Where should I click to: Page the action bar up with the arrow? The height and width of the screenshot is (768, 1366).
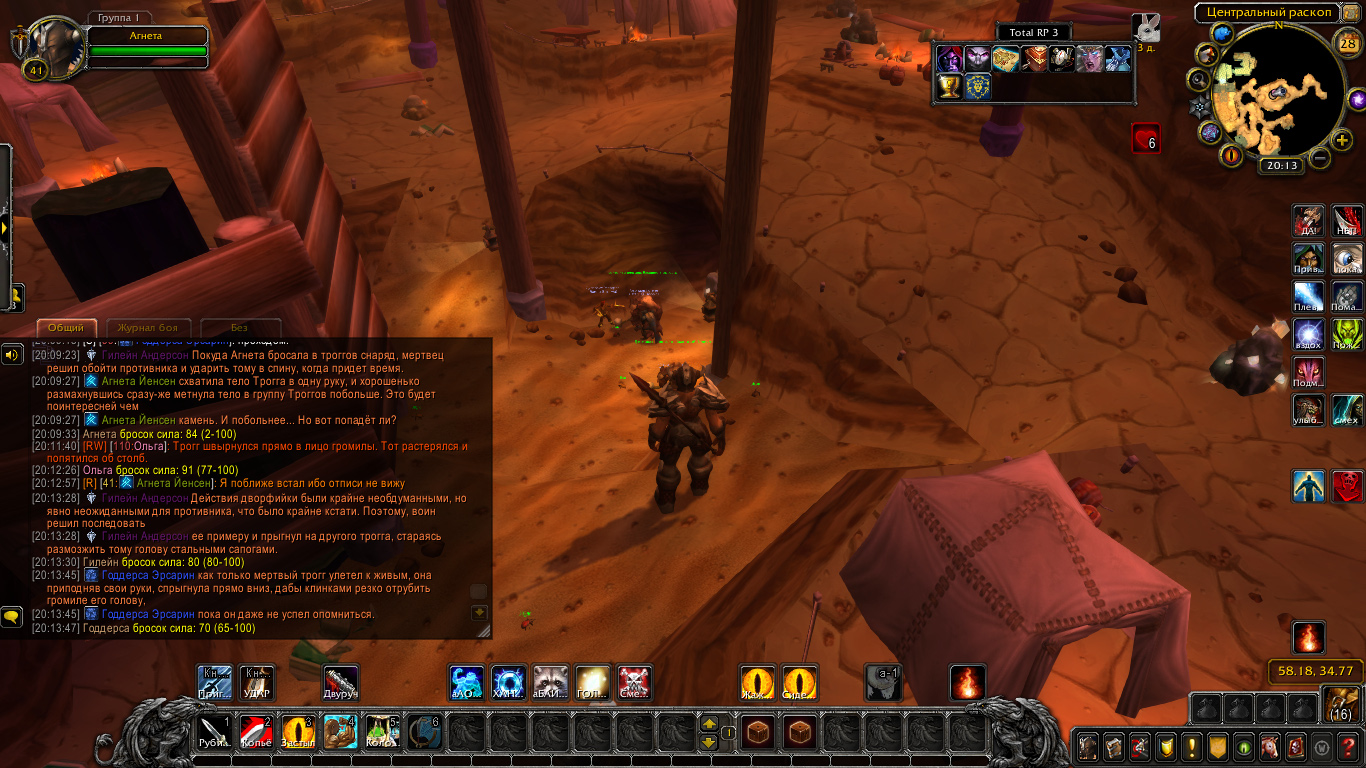pyautogui.click(x=709, y=723)
